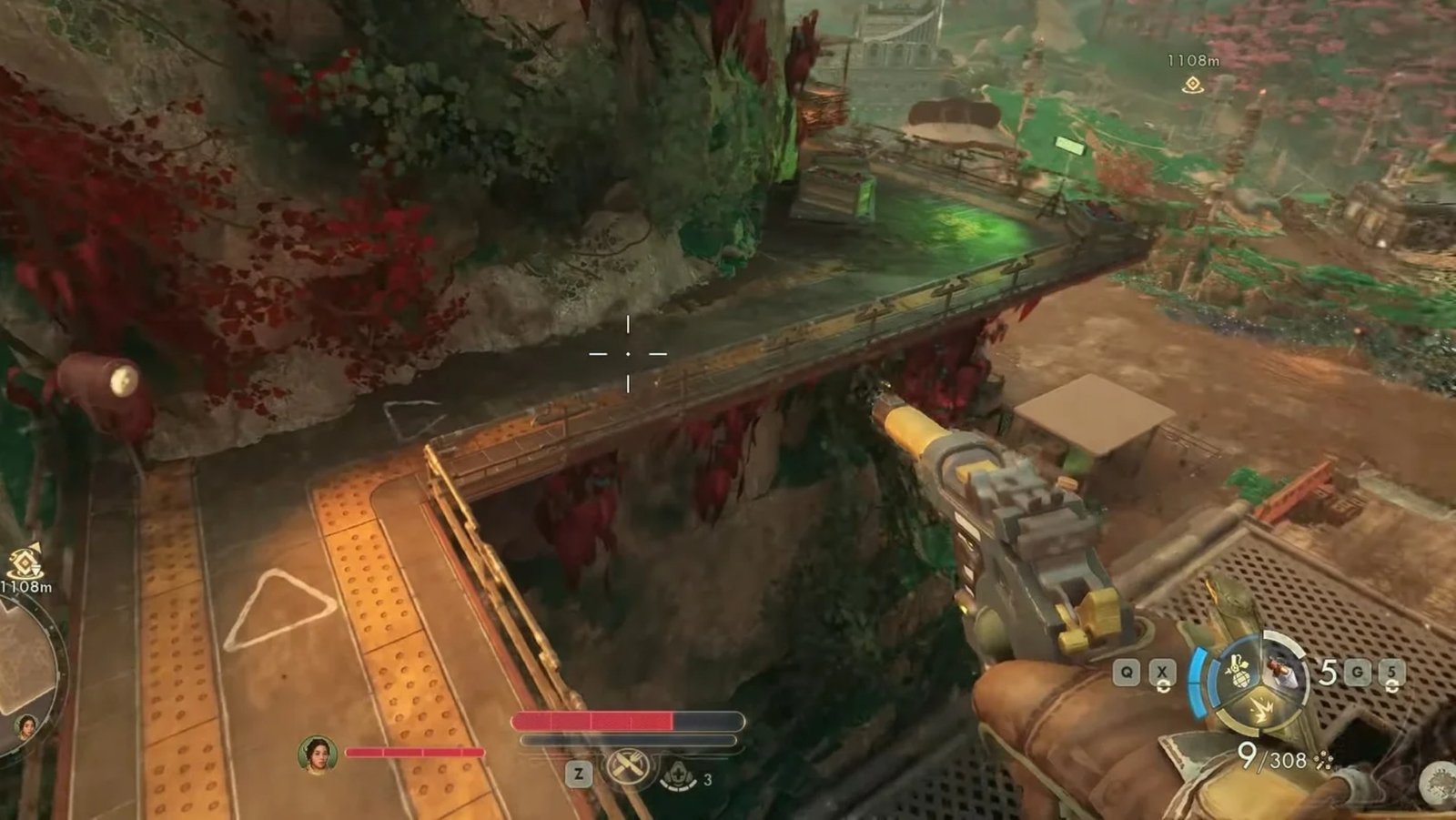Use the crossed knife and fork item
This screenshot has height=820, width=1456.
click(x=627, y=769)
